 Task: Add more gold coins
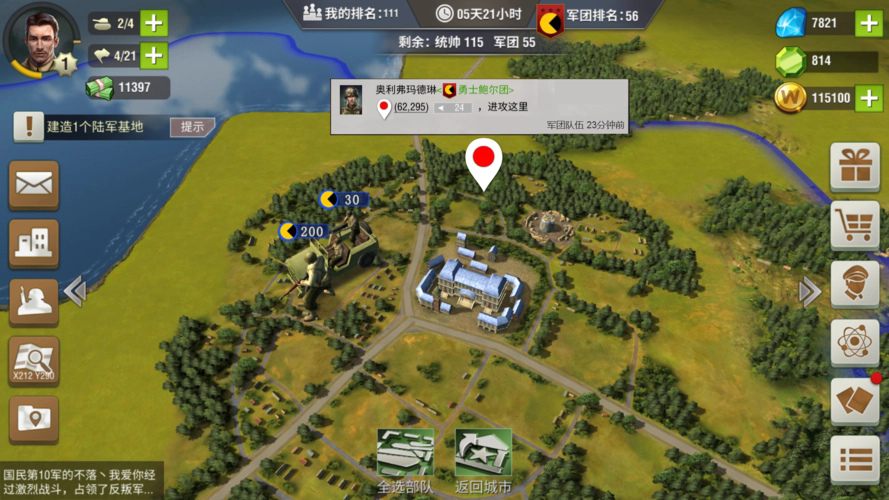(x=869, y=98)
